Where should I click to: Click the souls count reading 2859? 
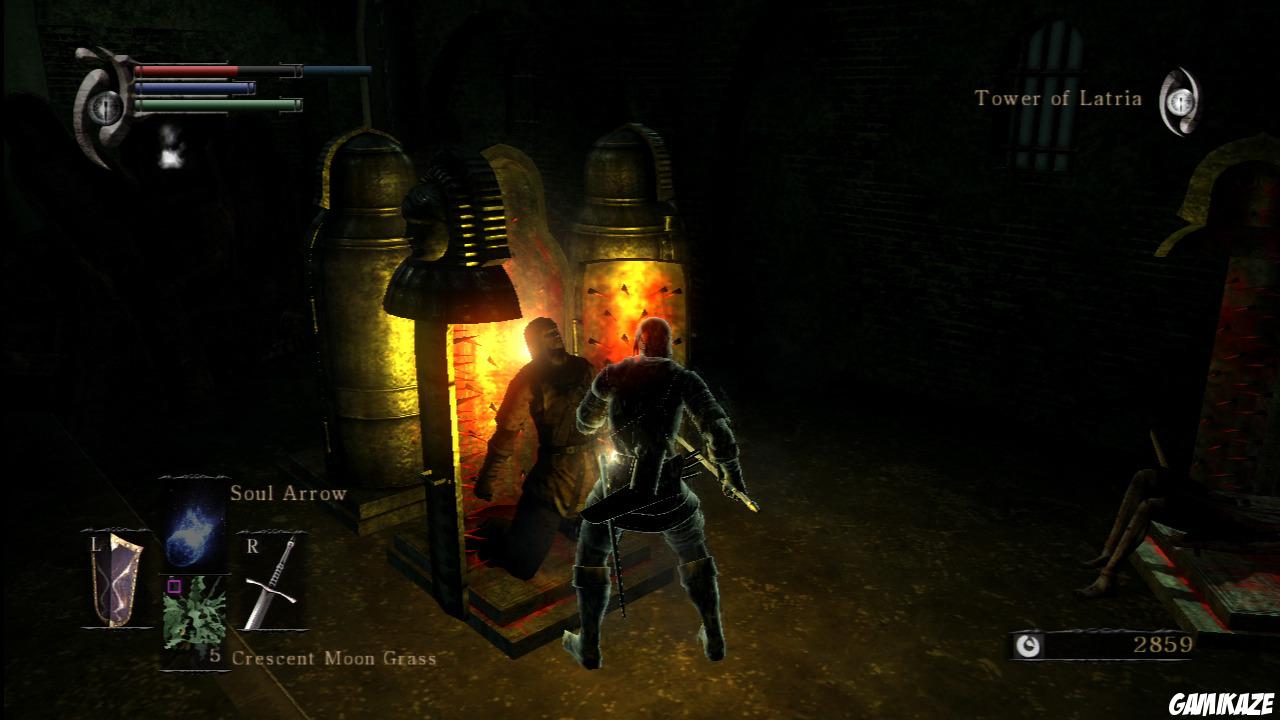[1165, 643]
